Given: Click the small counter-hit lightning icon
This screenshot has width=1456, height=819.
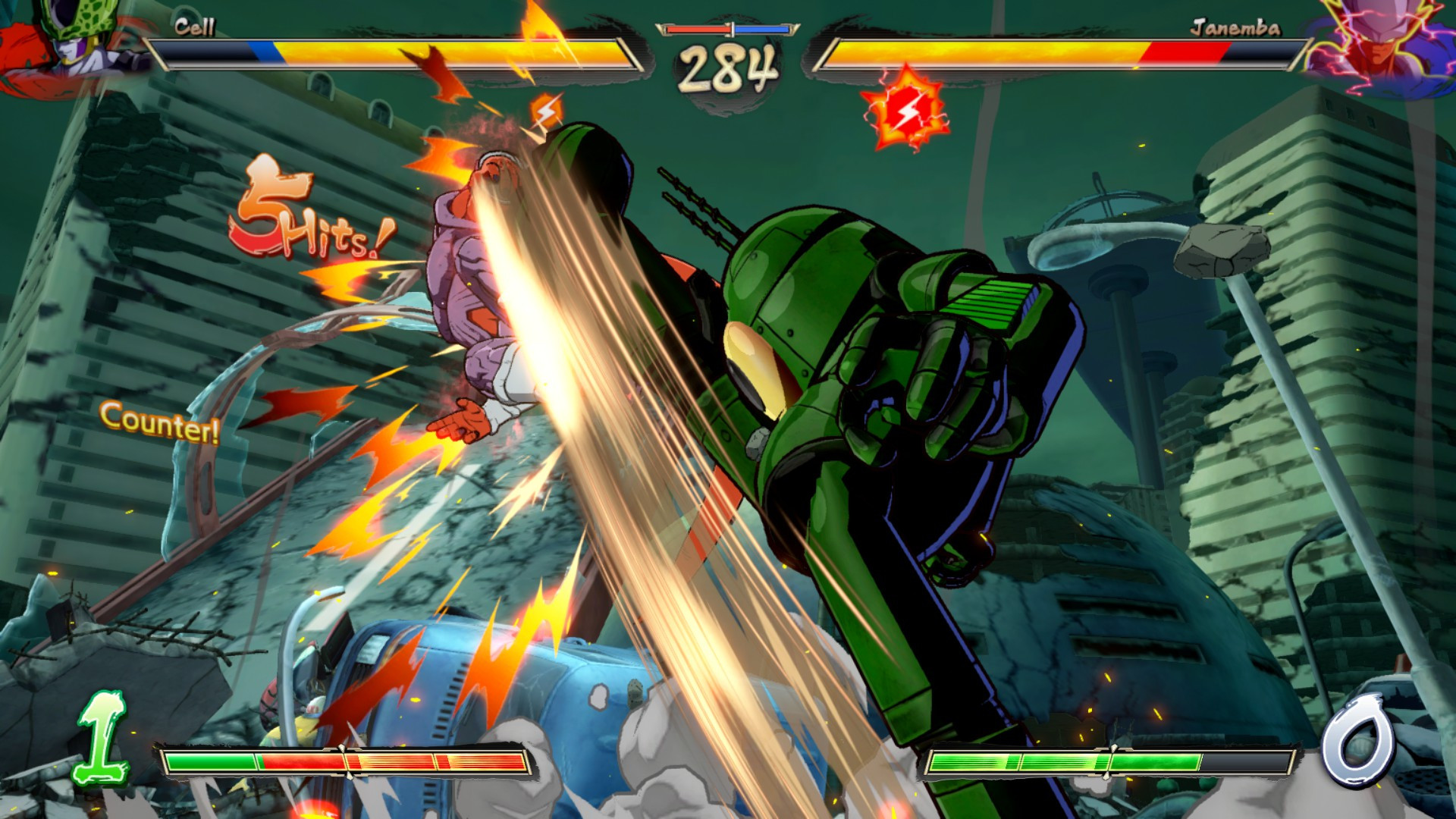Looking at the screenshot, I should pos(548,111).
